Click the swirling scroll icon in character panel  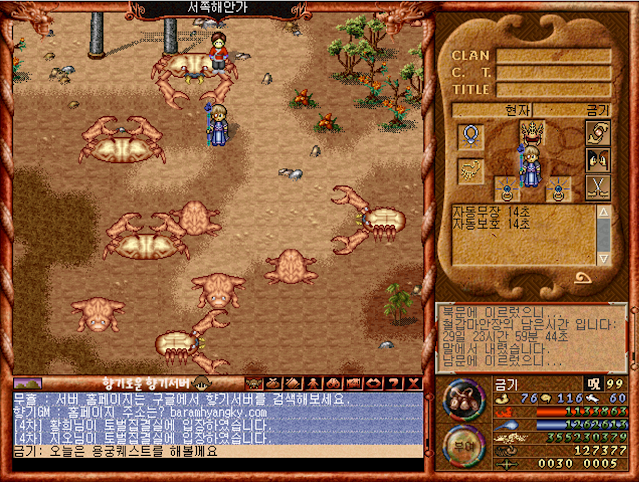pyautogui.click(x=597, y=132)
